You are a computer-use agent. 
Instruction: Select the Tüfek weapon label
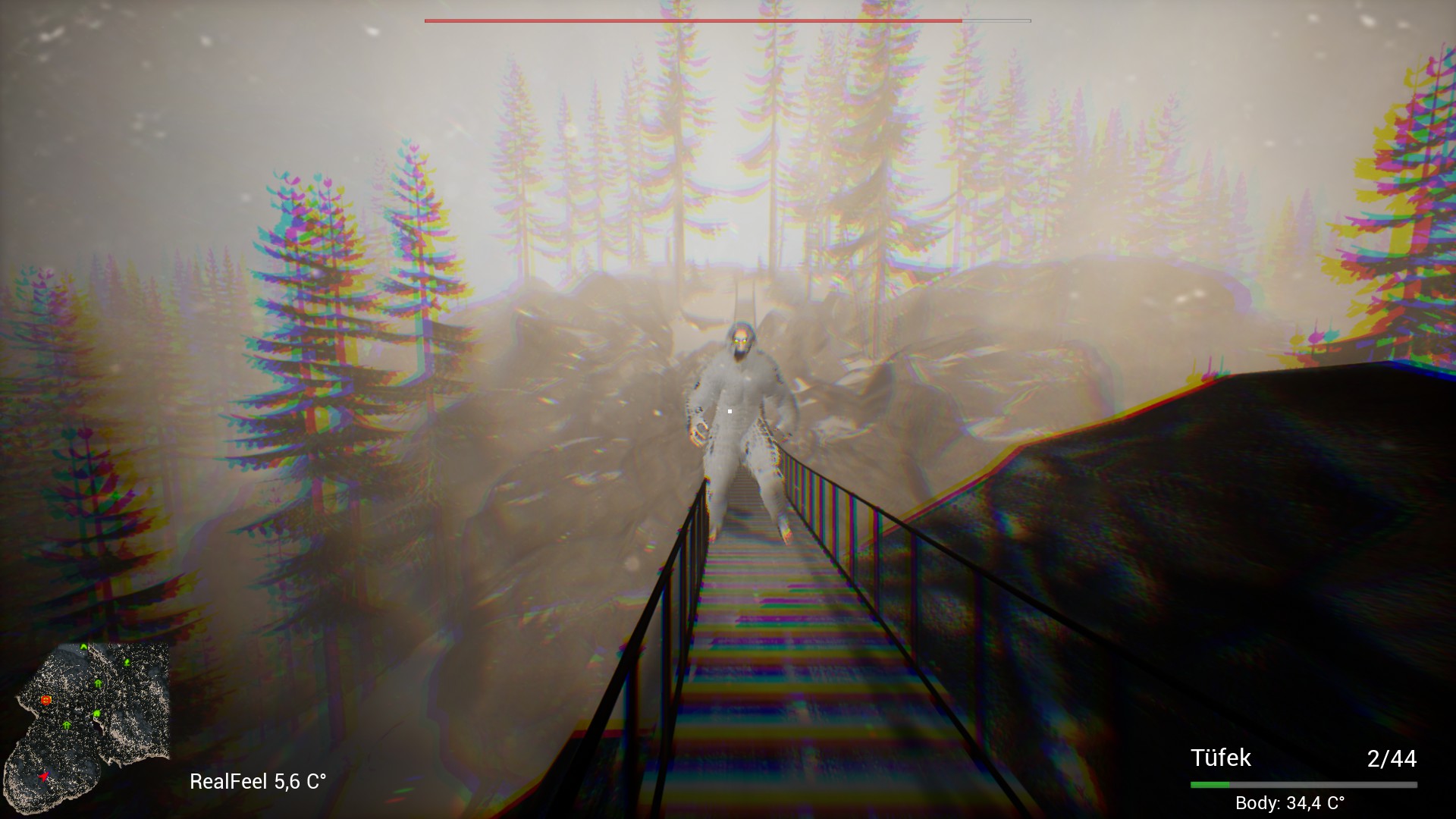[x=1222, y=758]
